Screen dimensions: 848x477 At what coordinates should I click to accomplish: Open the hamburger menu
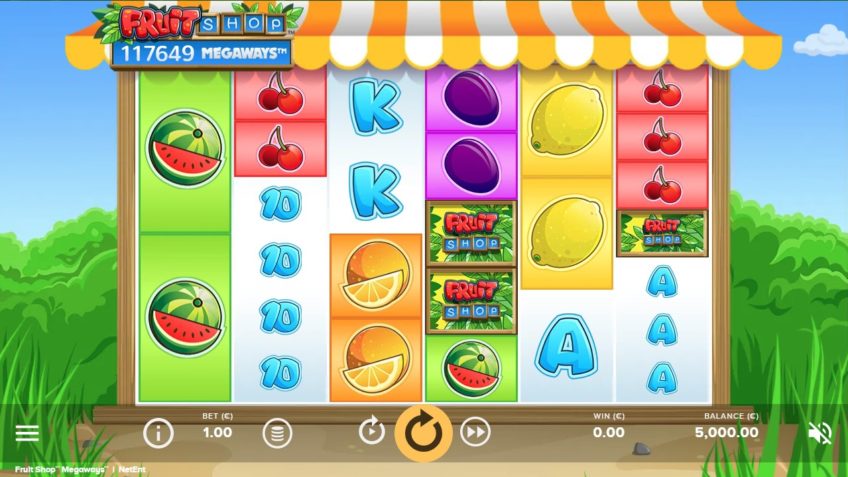[27, 433]
